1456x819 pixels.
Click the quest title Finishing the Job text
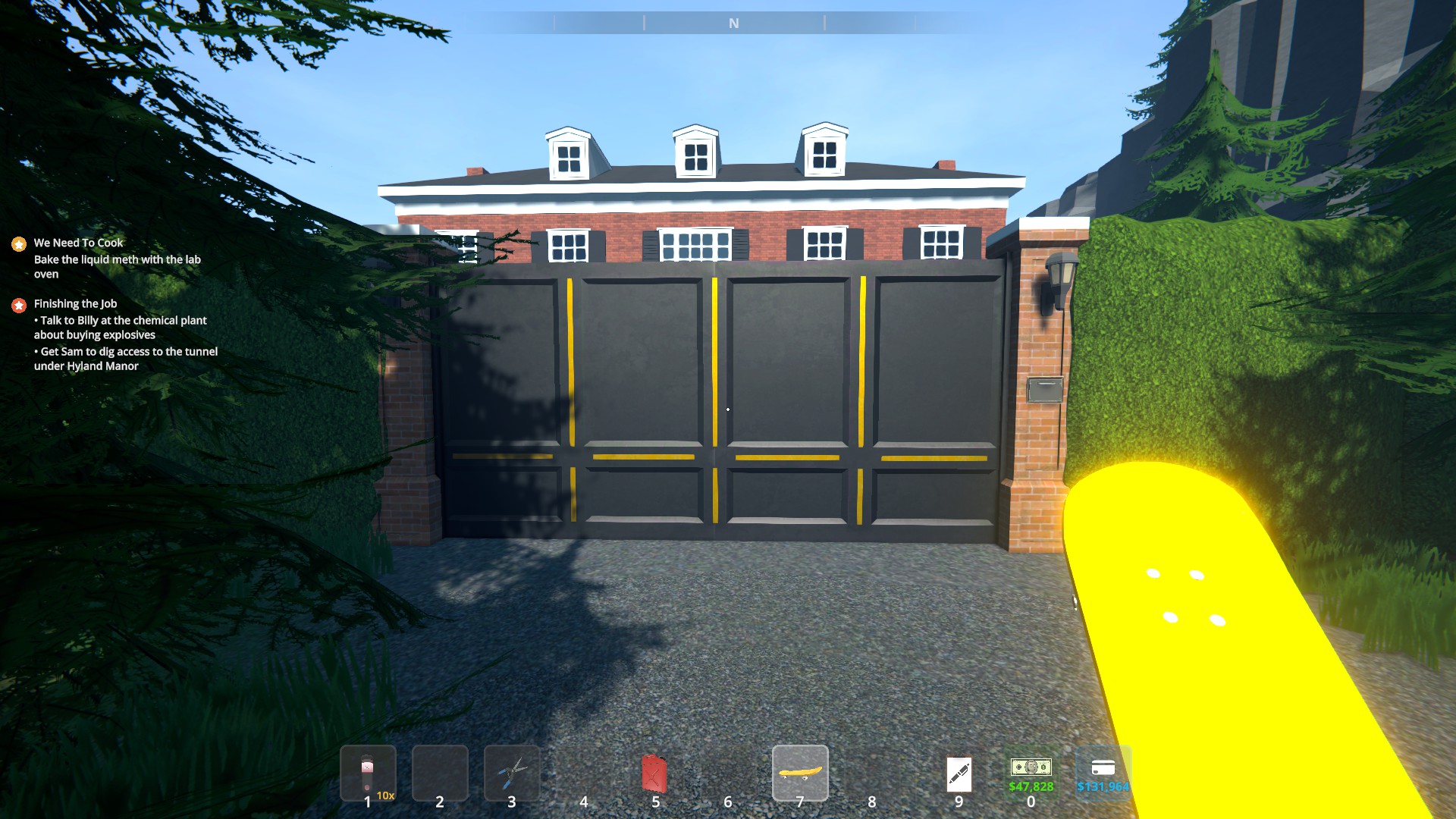click(76, 305)
